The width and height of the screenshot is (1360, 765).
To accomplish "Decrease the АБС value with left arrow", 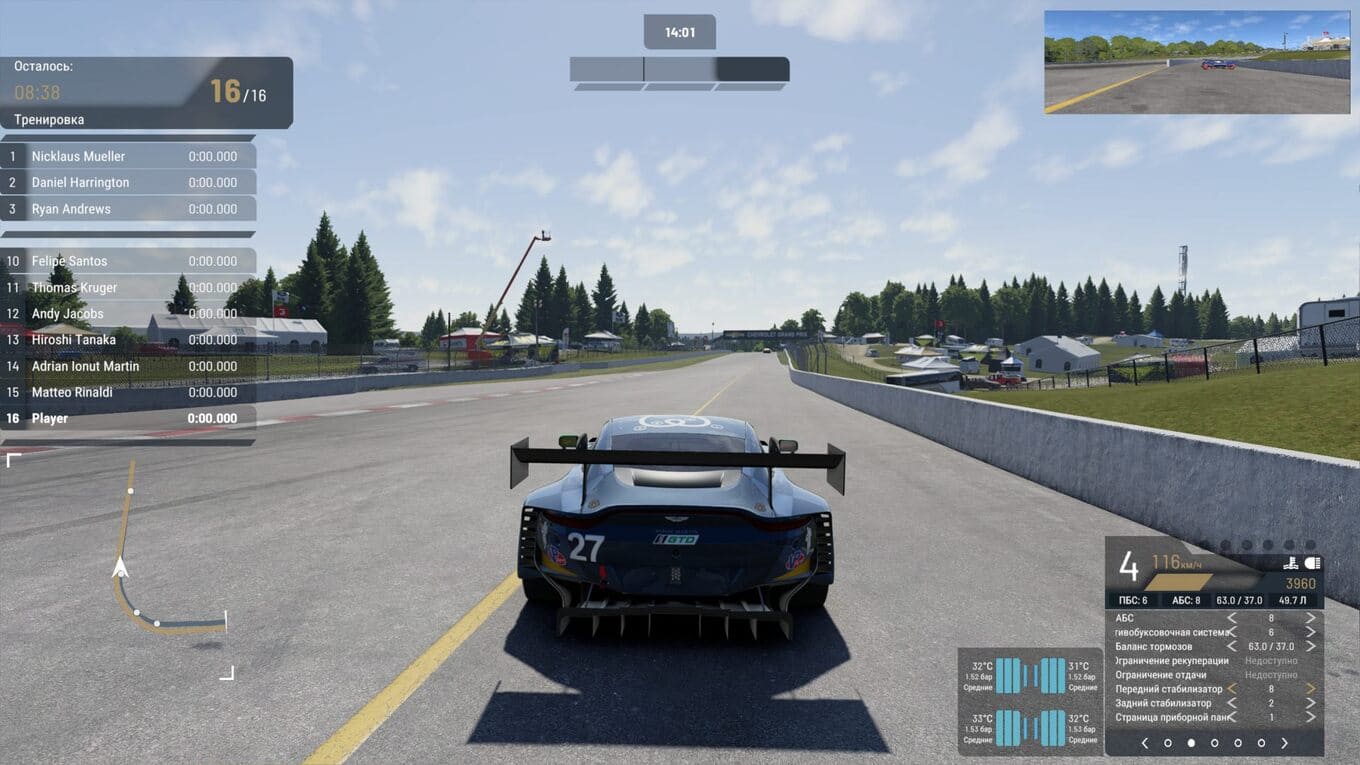I will [1232, 618].
